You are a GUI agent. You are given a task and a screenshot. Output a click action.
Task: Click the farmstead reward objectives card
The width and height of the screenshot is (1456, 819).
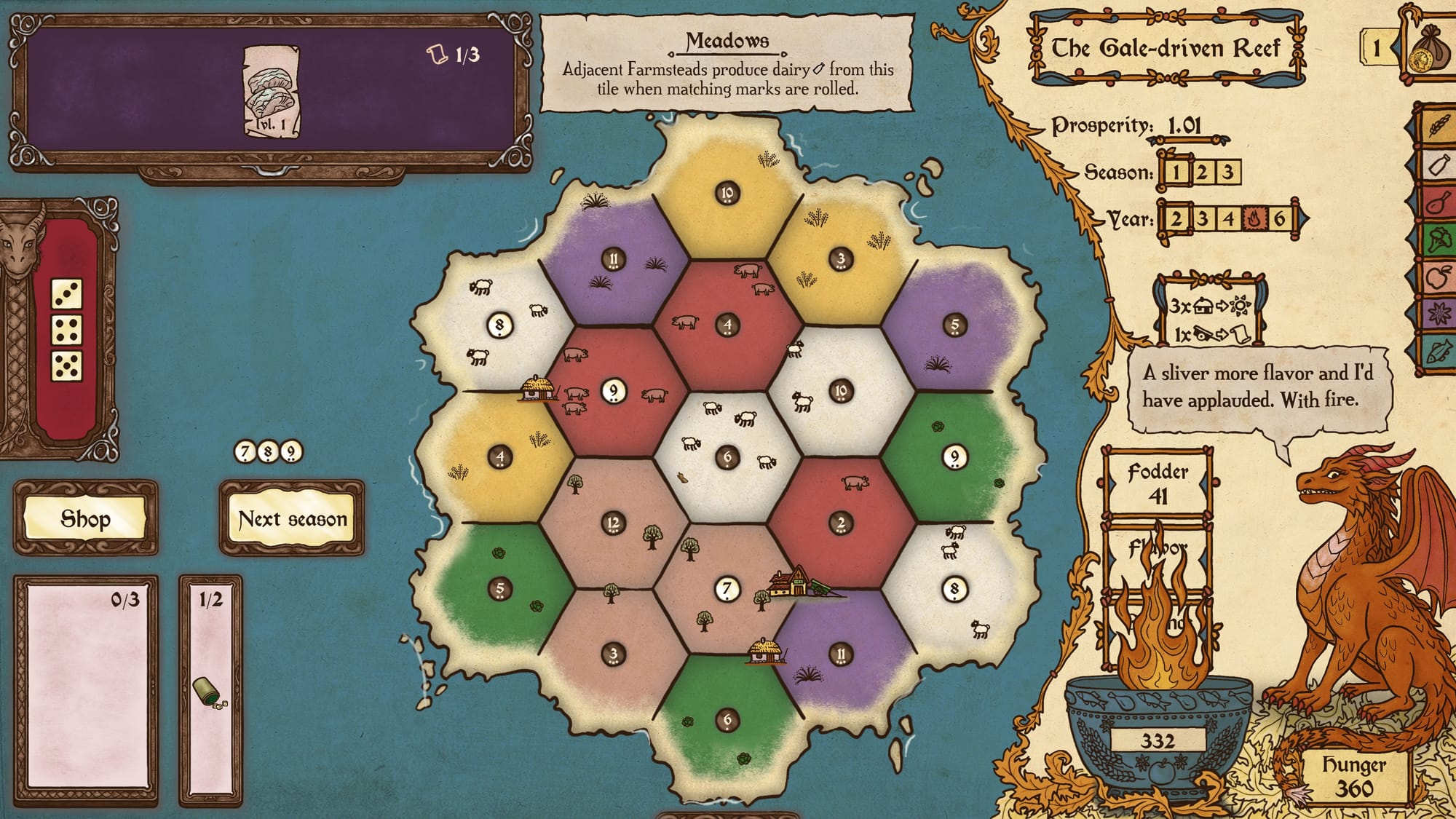(1209, 312)
